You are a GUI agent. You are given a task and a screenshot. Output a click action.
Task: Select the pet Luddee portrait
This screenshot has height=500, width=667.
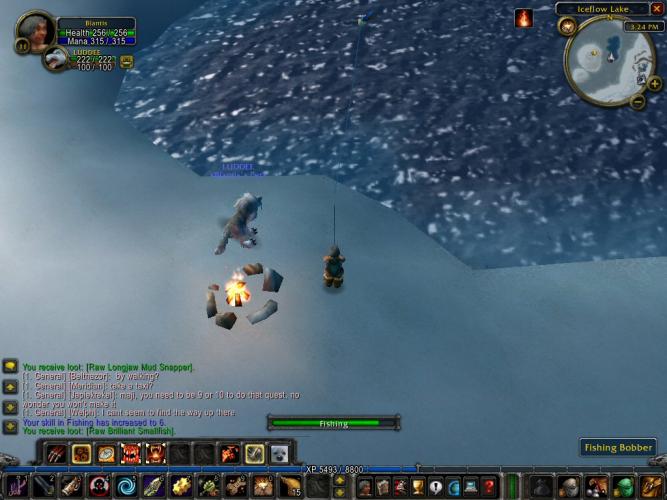(x=56, y=59)
